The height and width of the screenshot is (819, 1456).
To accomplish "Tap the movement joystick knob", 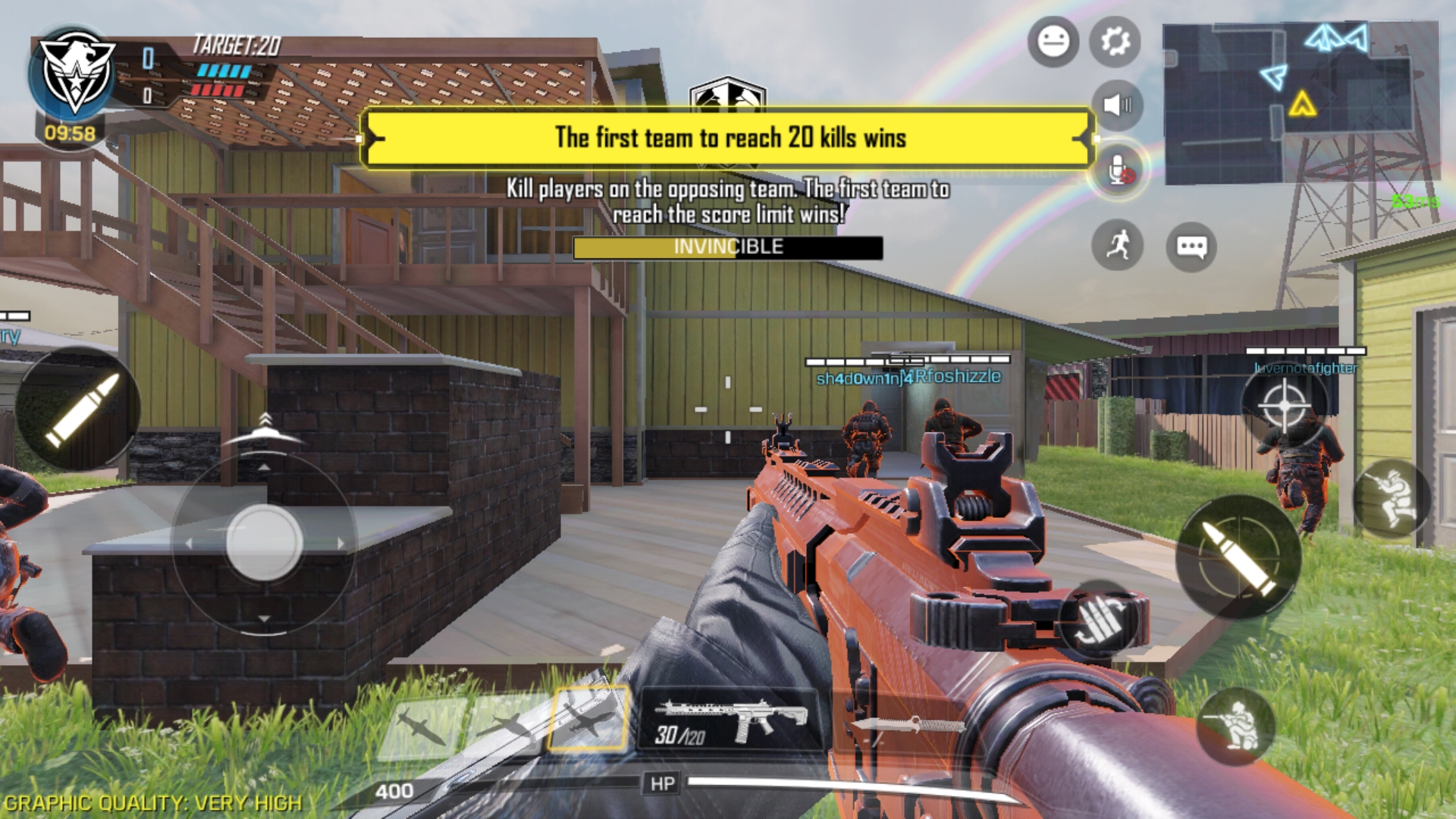I will pos(264,542).
